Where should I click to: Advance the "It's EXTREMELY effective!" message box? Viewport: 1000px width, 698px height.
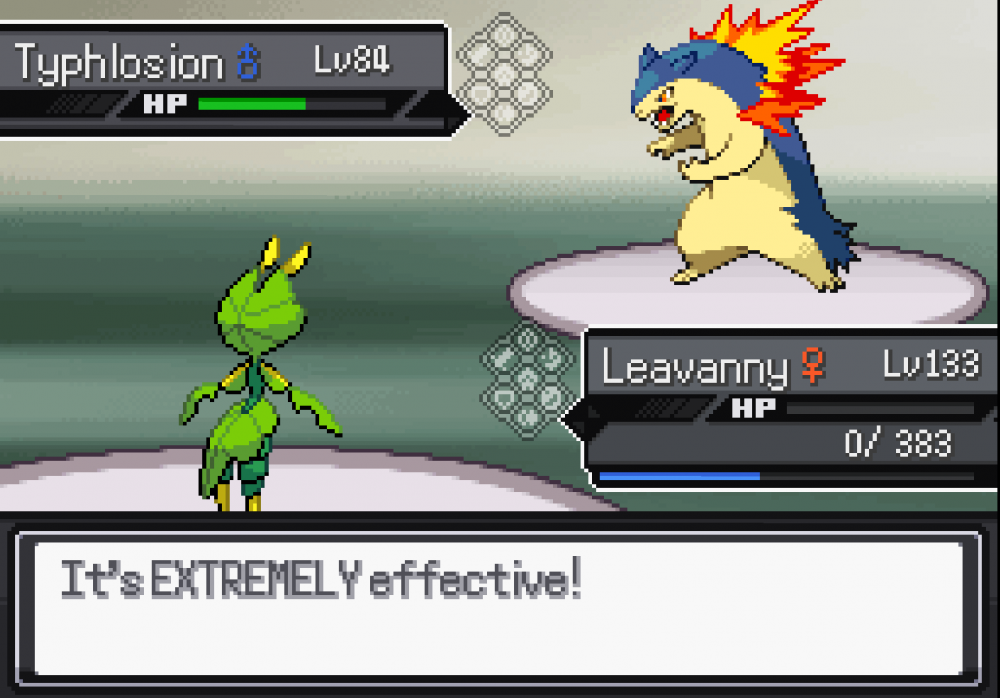coord(499,607)
